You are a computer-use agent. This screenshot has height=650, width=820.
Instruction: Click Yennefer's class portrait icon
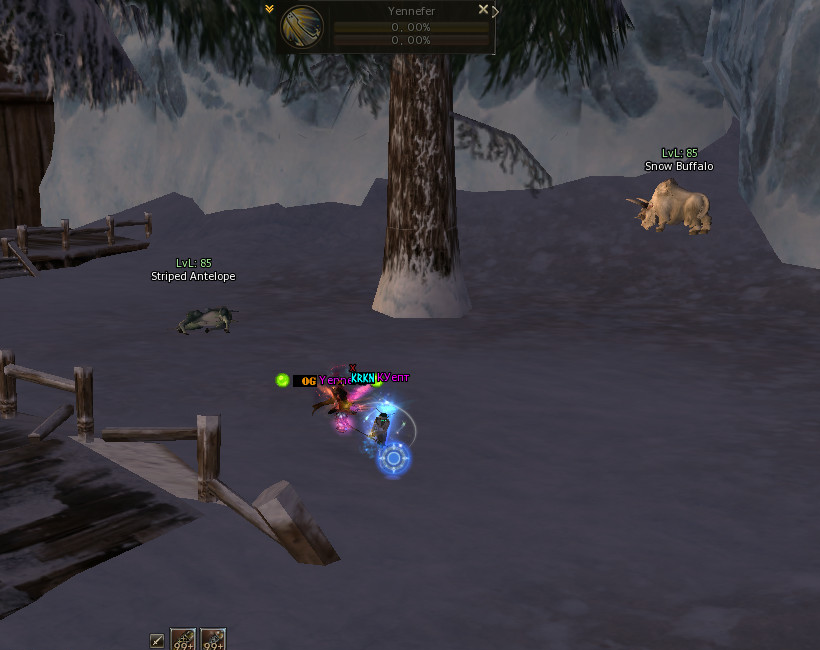[304, 27]
